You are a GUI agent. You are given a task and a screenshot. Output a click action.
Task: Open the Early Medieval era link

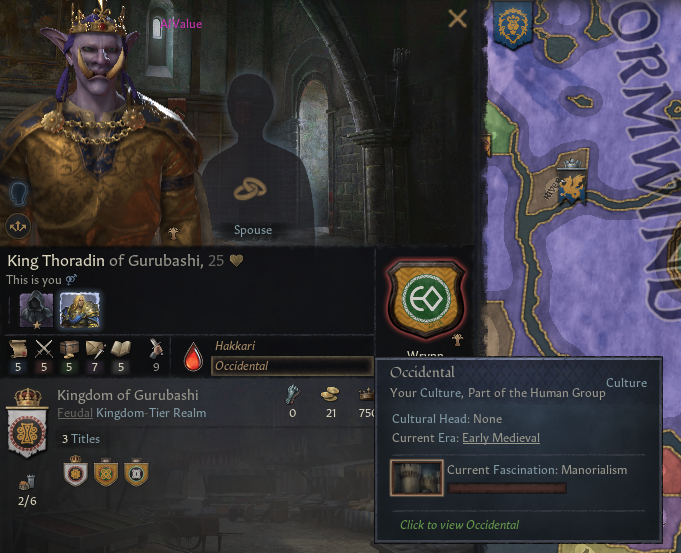click(x=500, y=438)
